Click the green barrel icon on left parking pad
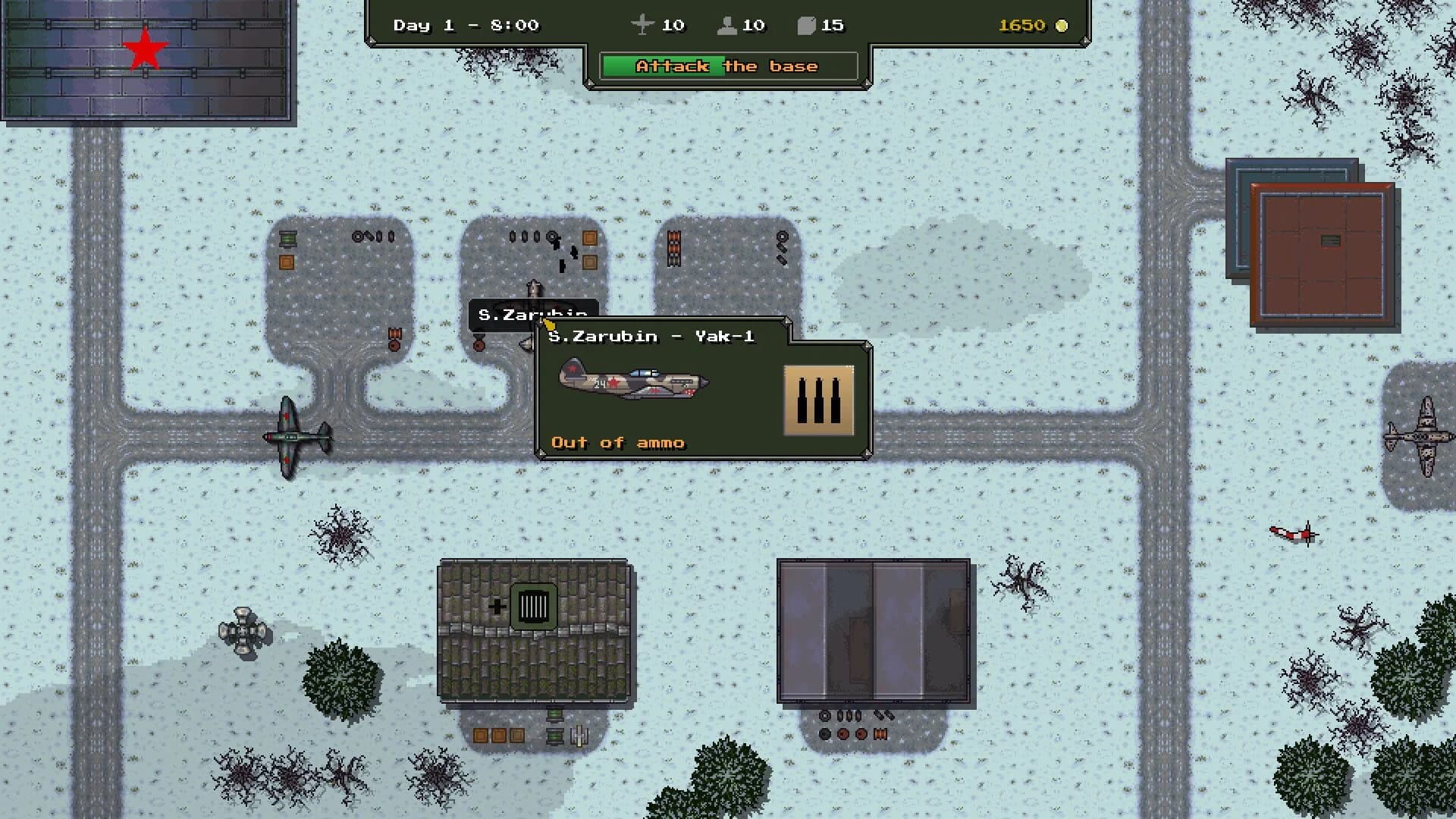This screenshot has height=819, width=1456. pos(287,239)
